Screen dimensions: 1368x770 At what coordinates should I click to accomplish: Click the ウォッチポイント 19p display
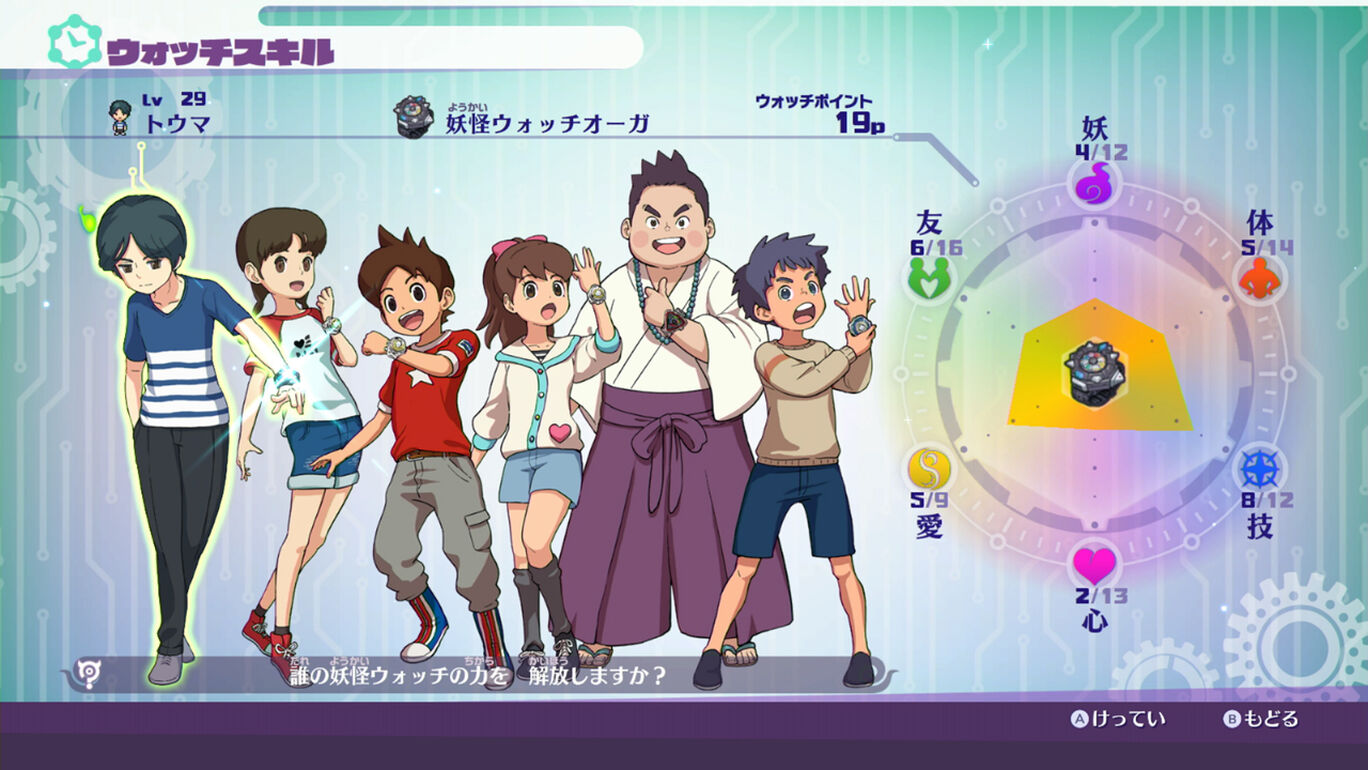coord(815,113)
